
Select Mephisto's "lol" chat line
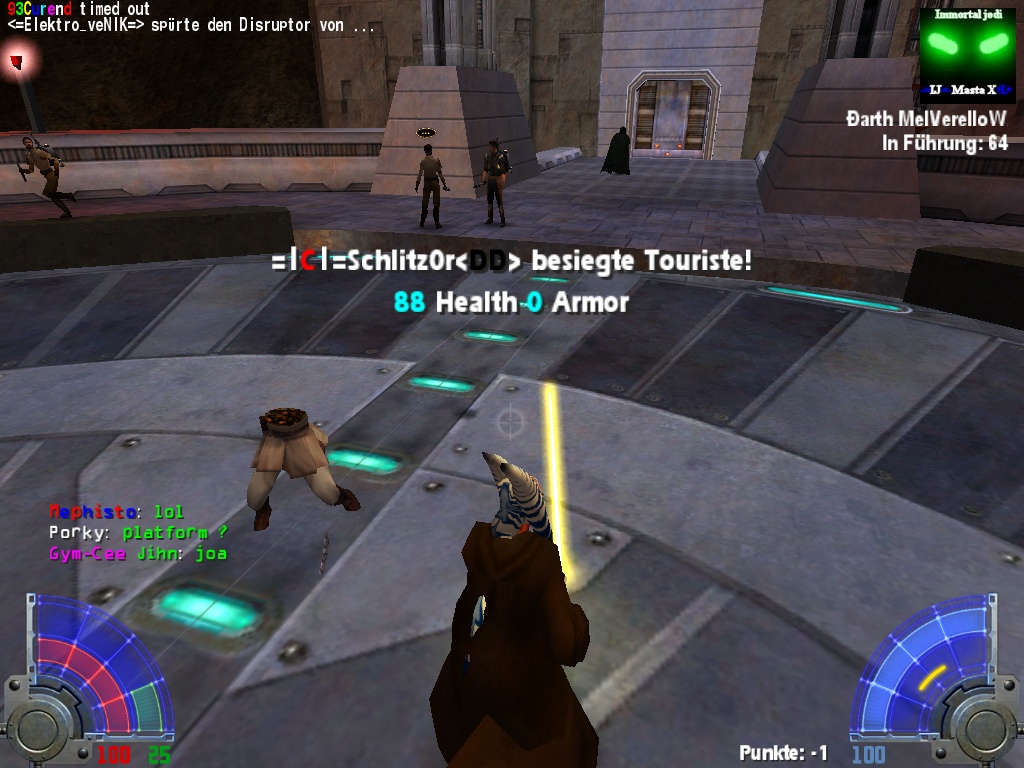pos(116,513)
